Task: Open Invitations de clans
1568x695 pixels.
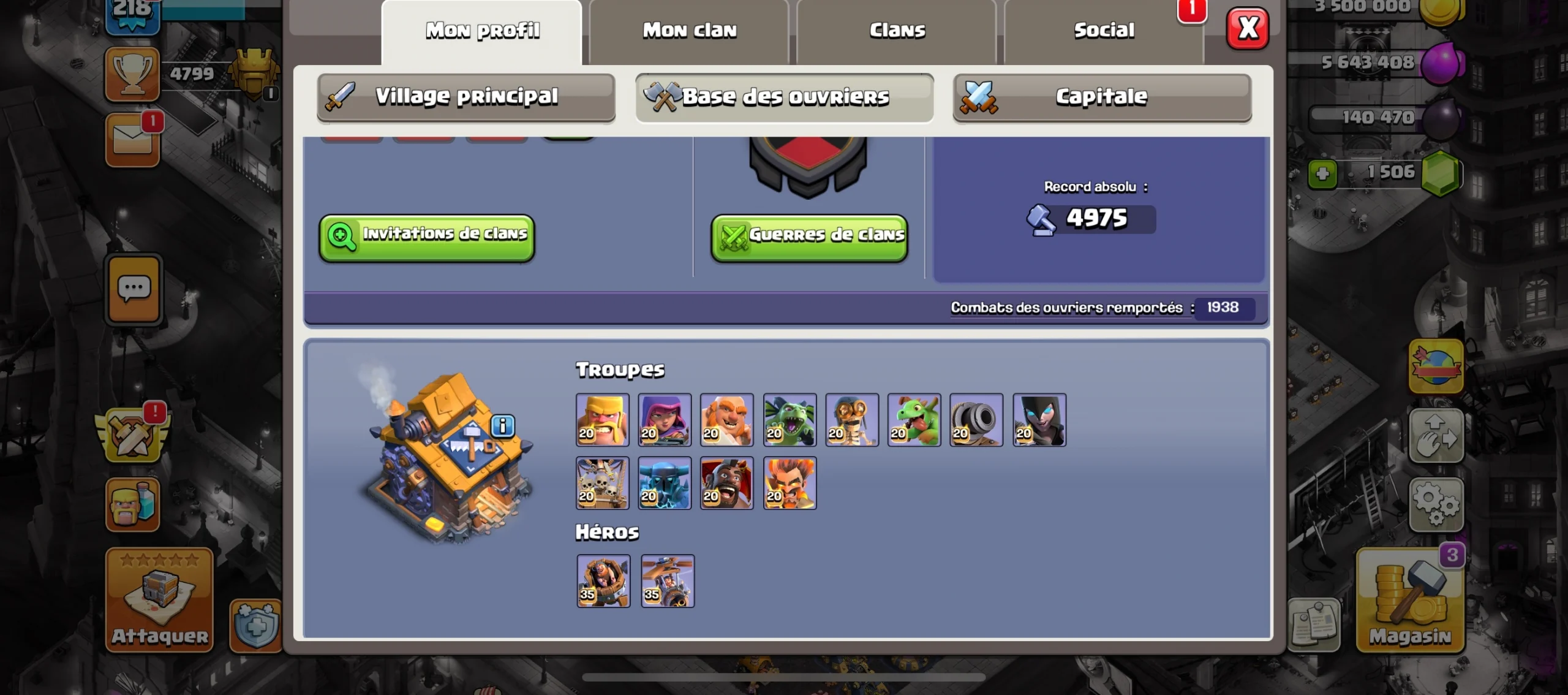Action: coord(427,238)
